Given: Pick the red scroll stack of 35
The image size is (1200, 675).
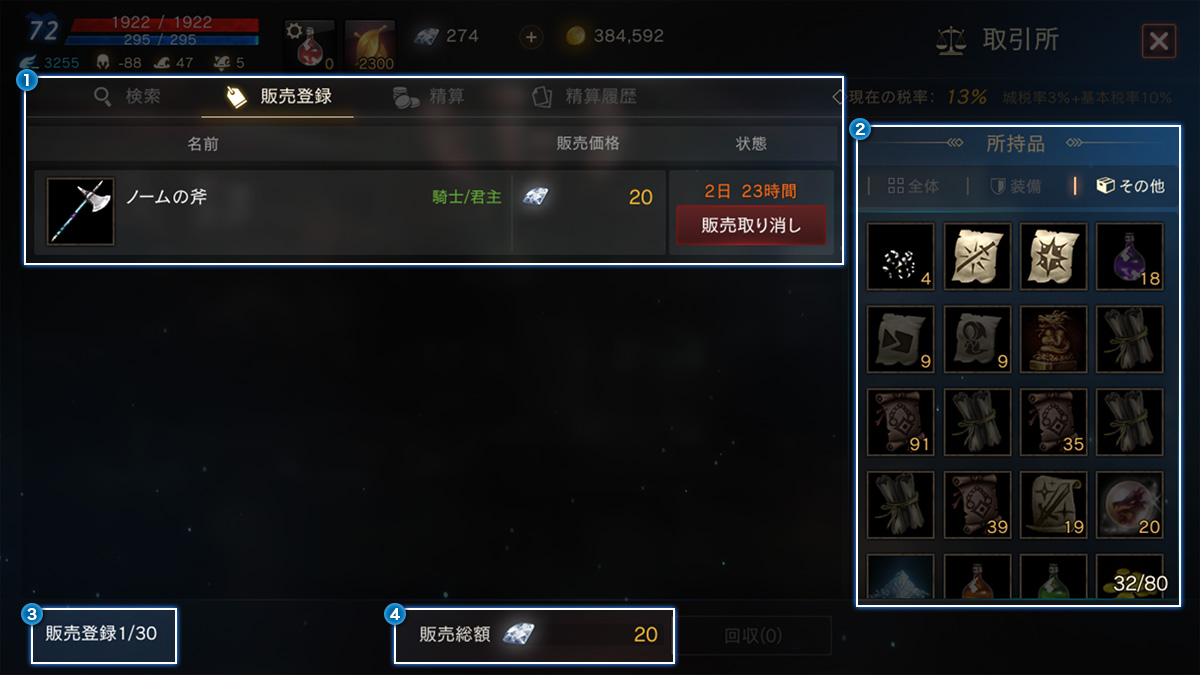Looking at the screenshot, I should click(x=1053, y=422).
